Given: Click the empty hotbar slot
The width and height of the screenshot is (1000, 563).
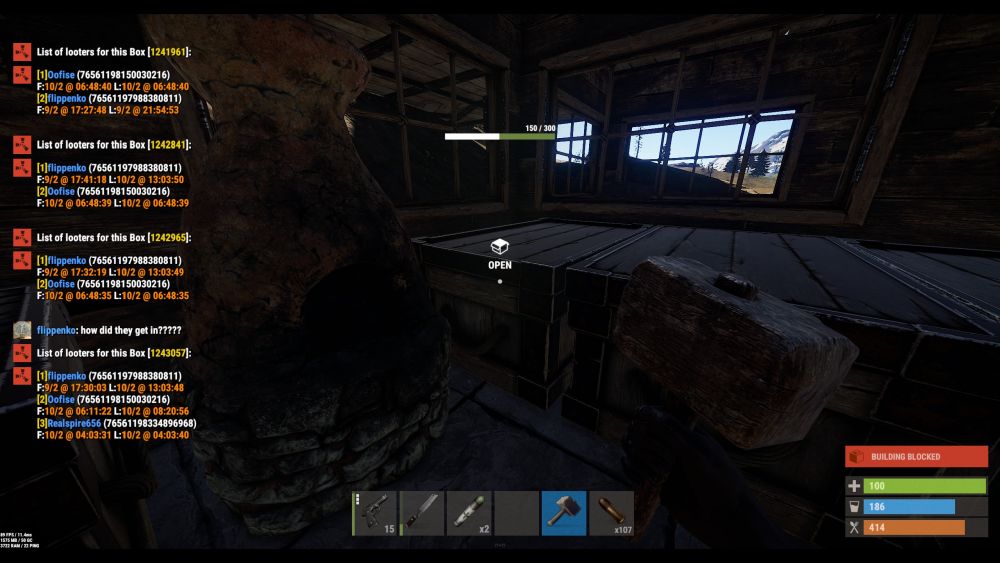Looking at the screenshot, I should click(516, 513).
